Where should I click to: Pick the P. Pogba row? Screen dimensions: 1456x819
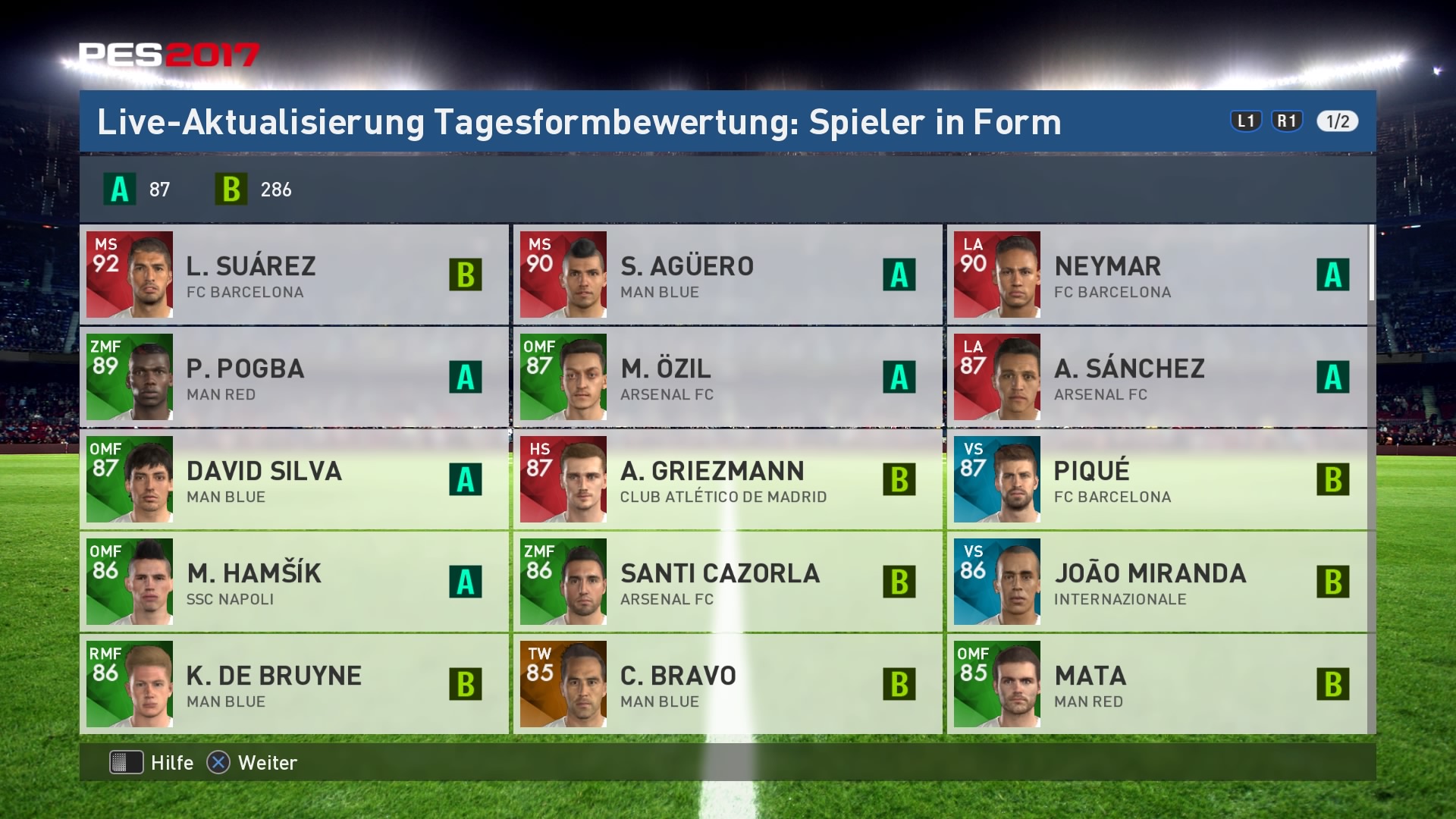point(294,377)
